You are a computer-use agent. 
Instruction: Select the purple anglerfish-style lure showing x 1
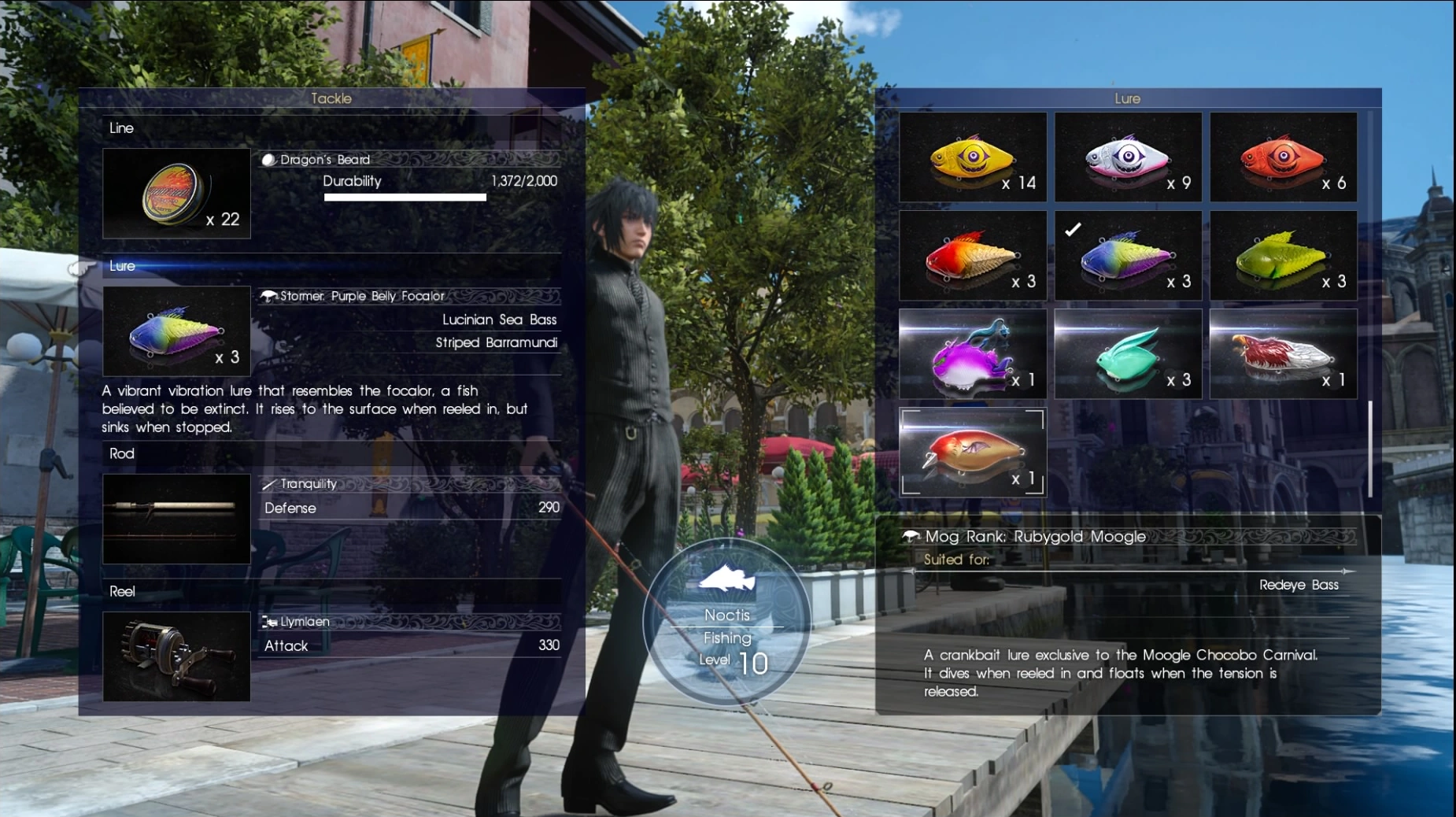pyautogui.click(x=974, y=353)
